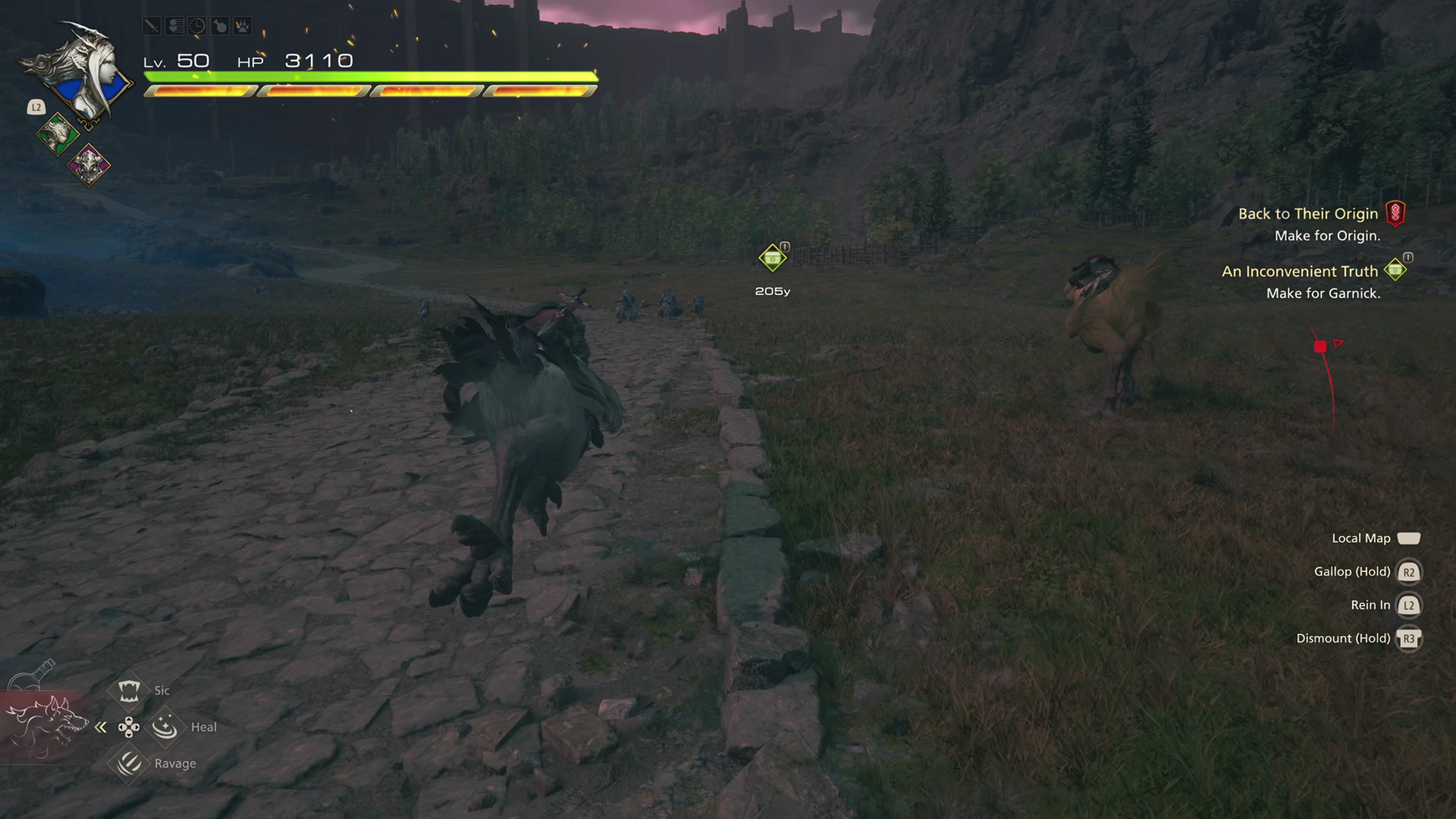The height and width of the screenshot is (819, 1456).
Task: Click the paw print status icon
Action: tap(243, 26)
